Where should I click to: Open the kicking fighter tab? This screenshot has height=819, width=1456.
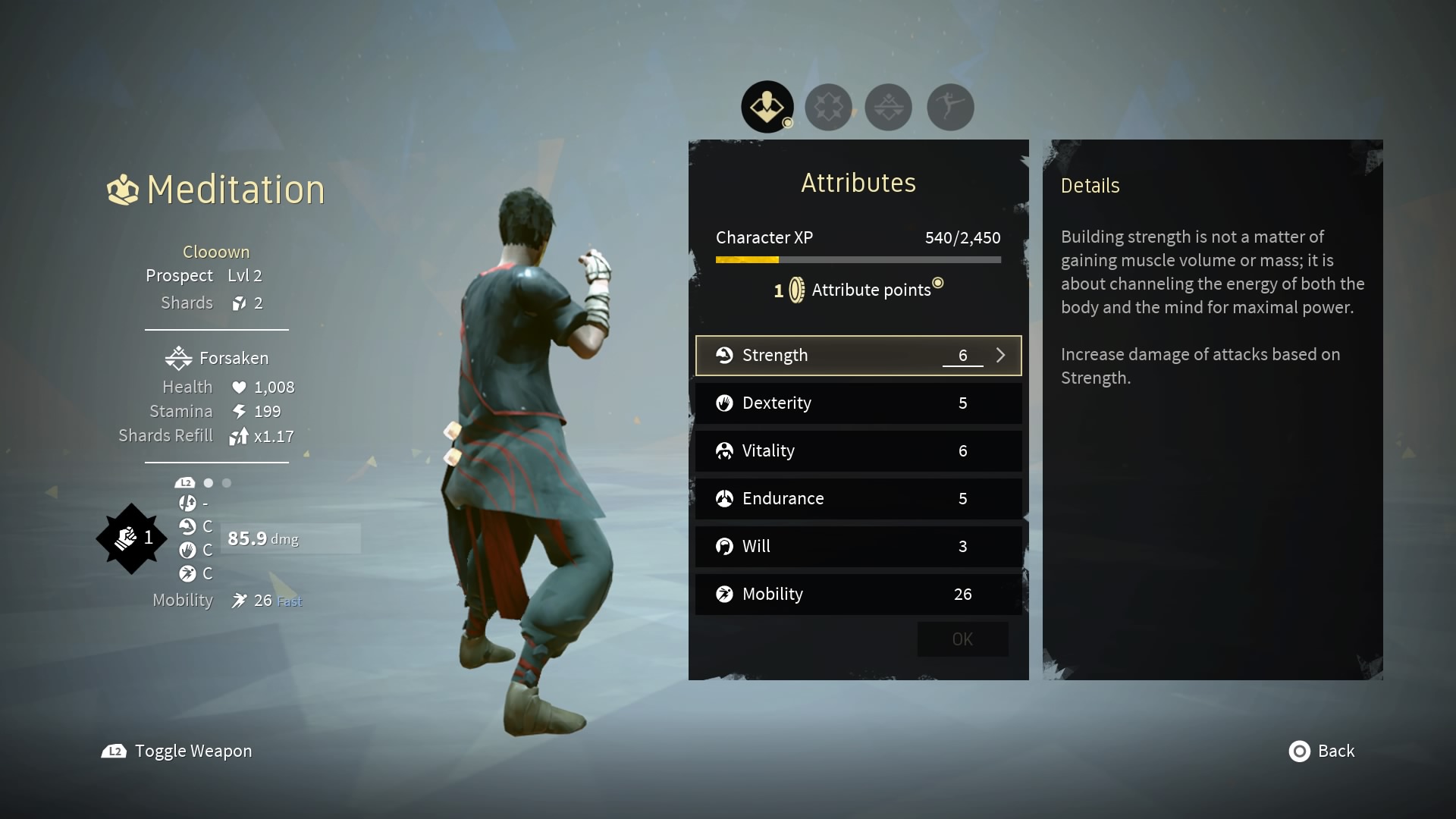949,107
